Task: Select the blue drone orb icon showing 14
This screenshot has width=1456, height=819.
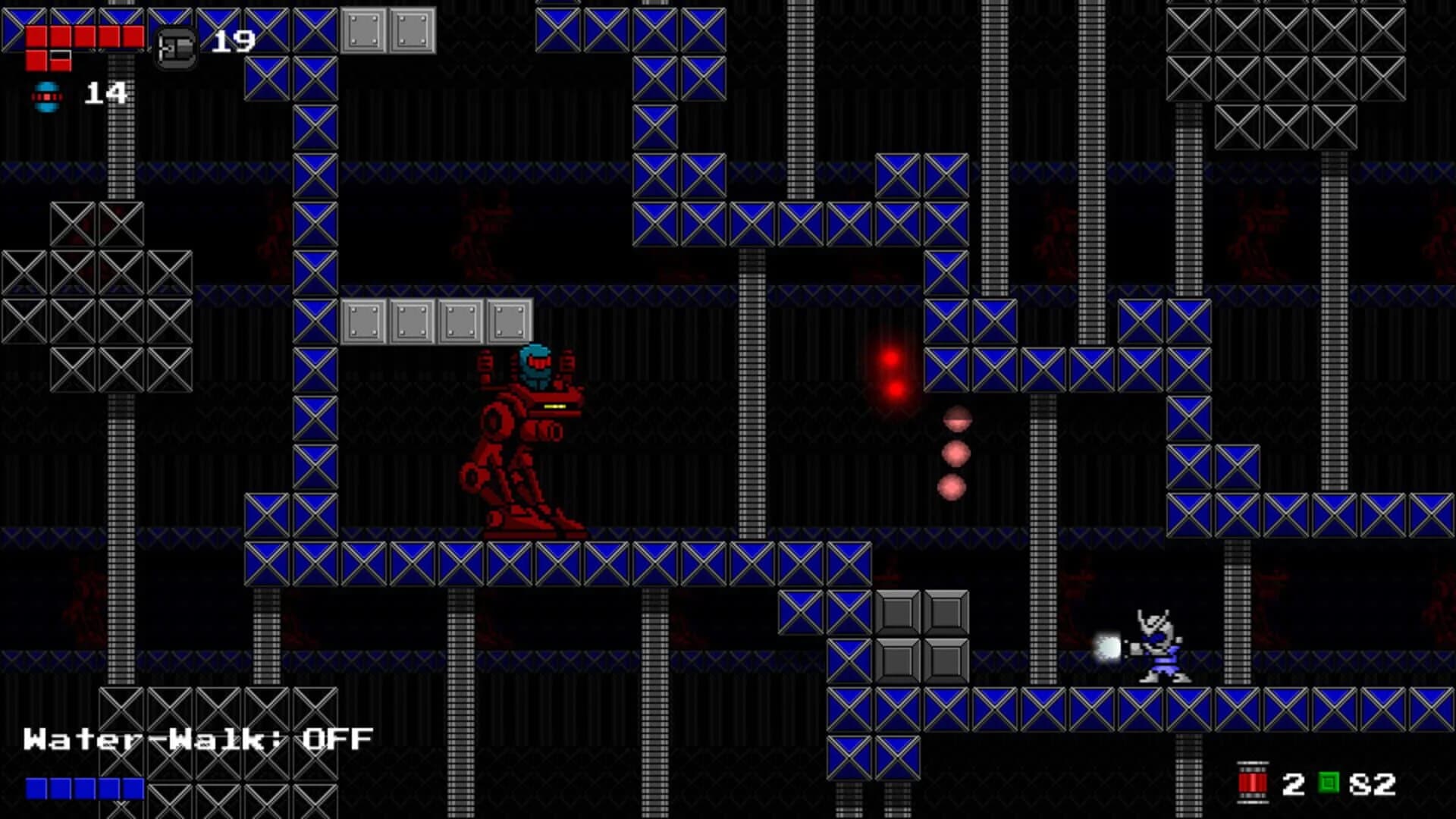Action: 45,95
